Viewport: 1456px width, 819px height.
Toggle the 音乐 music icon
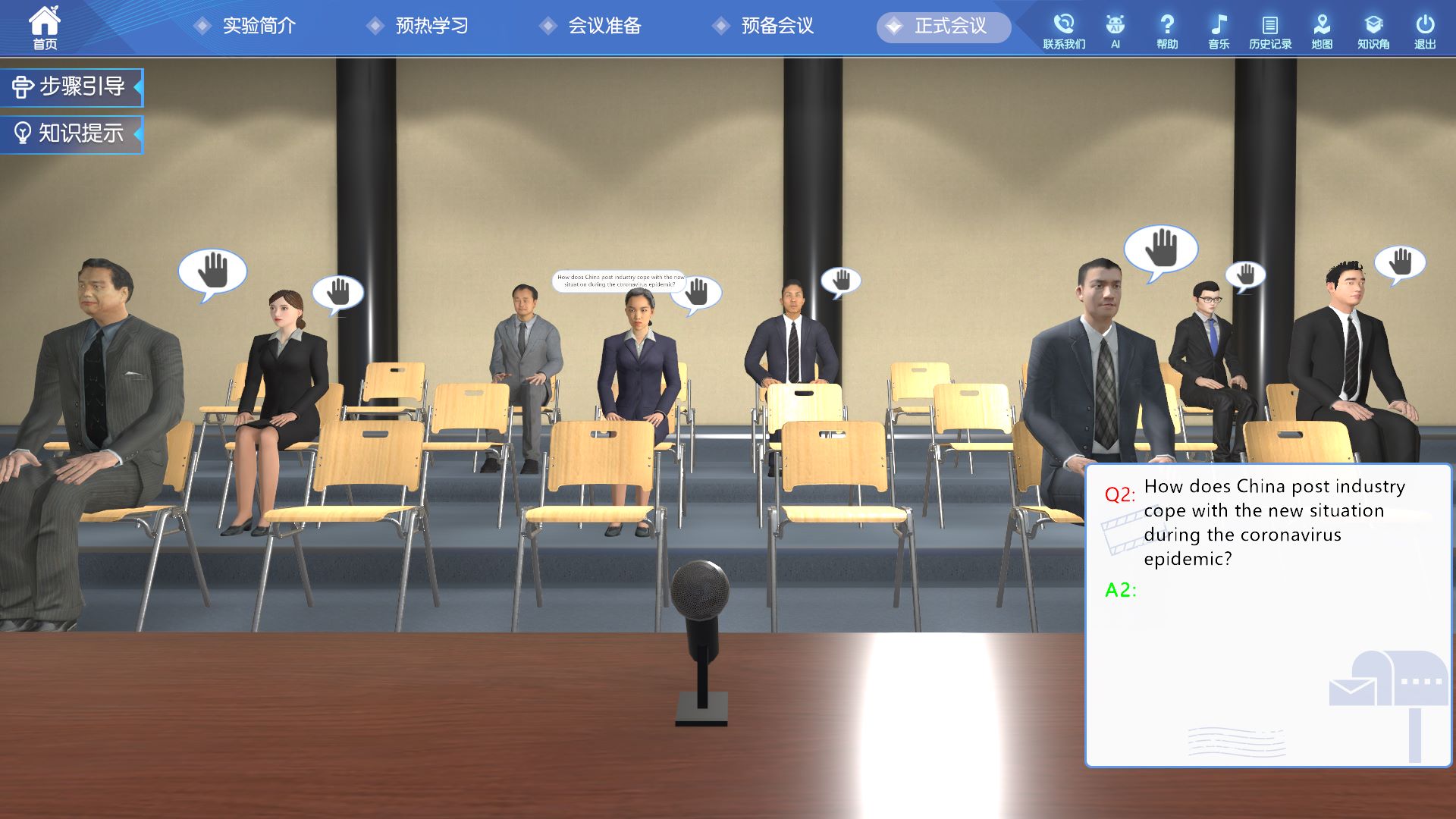tap(1219, 31)
